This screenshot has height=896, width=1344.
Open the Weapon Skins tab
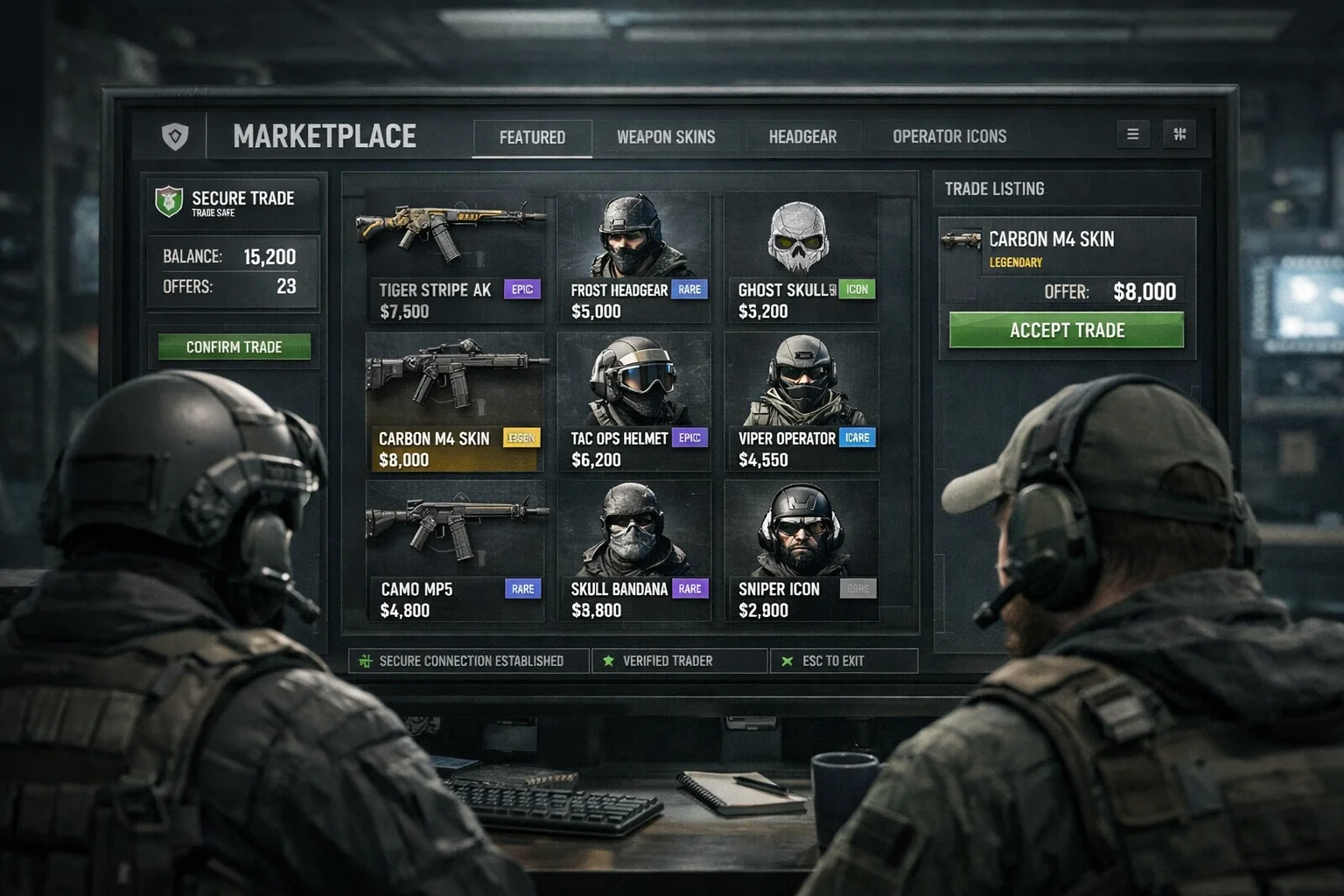pos(667,136)
